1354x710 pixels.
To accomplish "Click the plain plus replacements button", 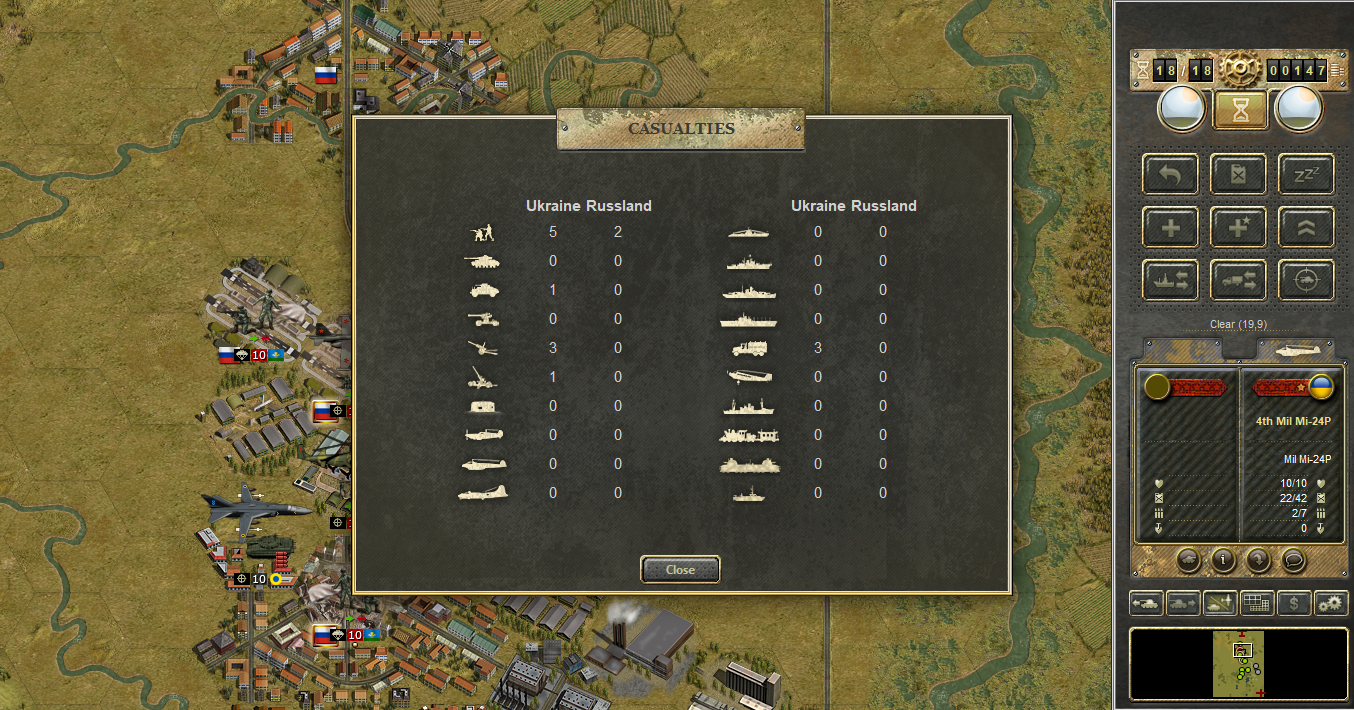I will click(x=1169, y=227).
